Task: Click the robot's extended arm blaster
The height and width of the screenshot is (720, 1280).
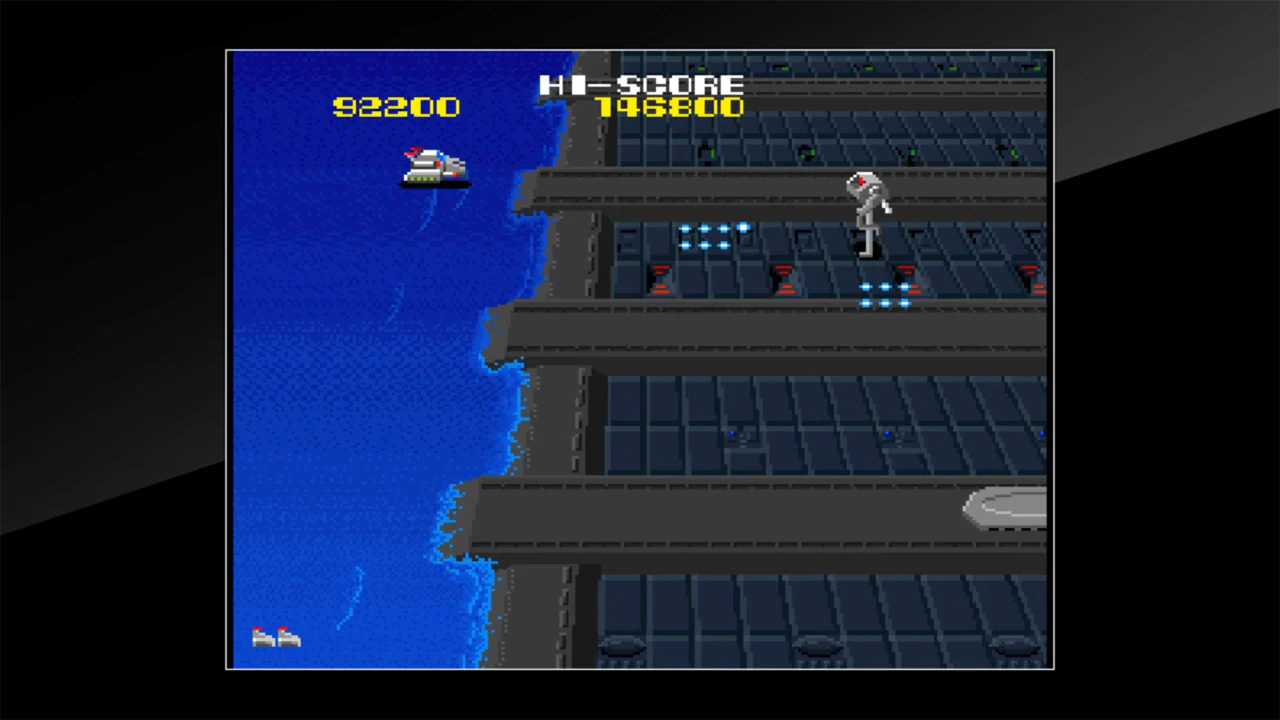Action: (x=884, y=207)
